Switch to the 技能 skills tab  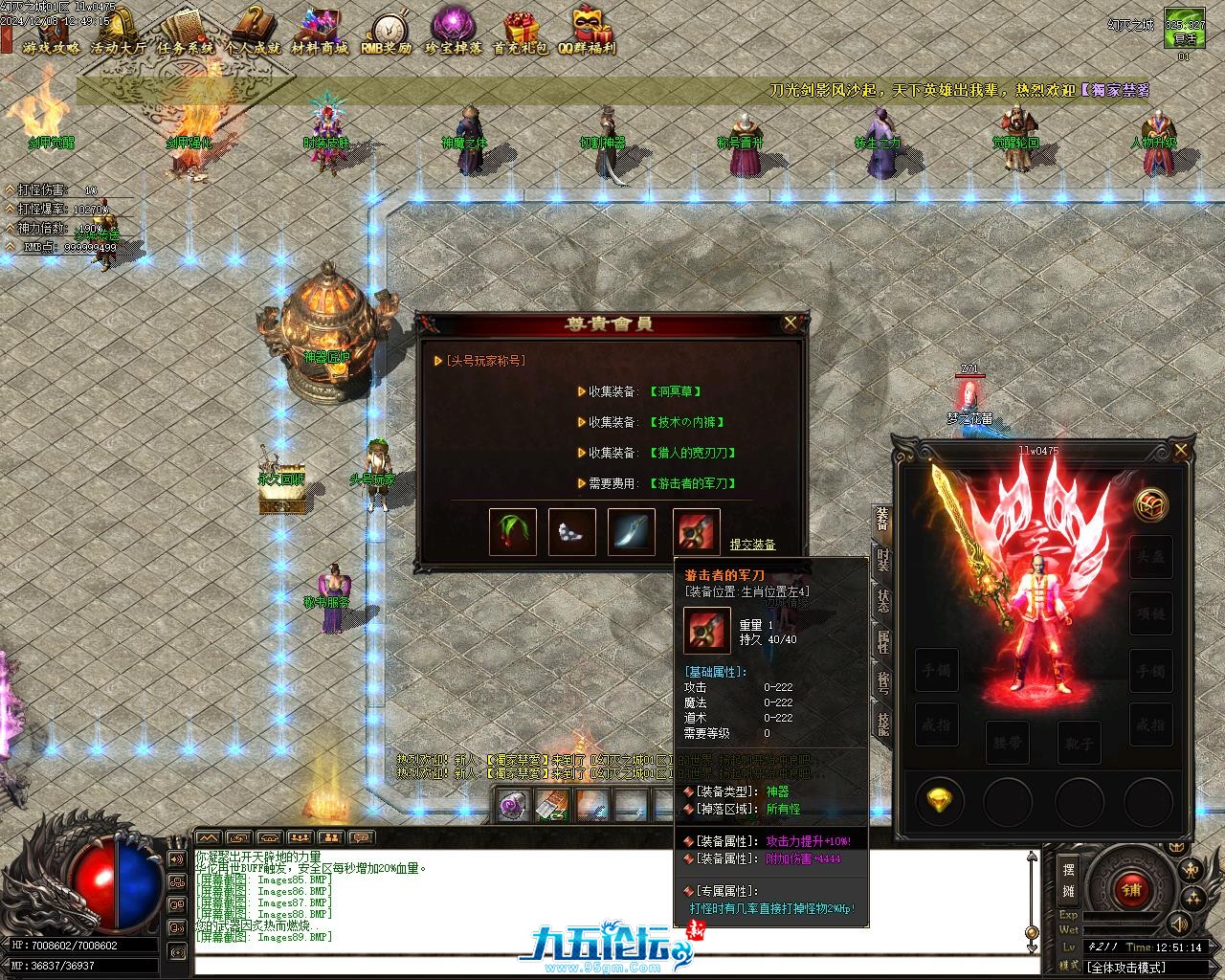click(x=882, y=724)
